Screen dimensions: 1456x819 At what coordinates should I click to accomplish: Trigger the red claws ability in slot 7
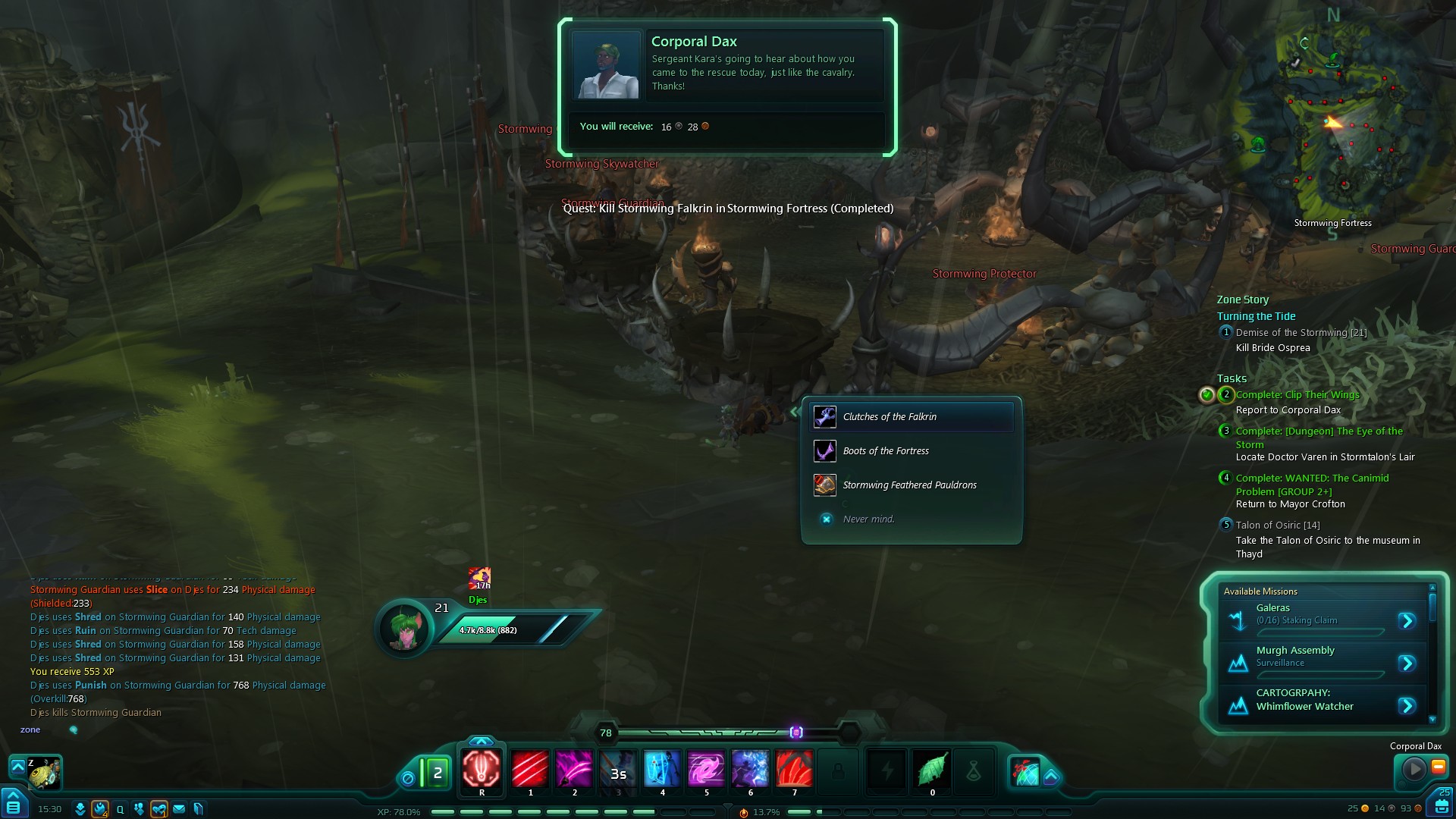pos(794,769)
